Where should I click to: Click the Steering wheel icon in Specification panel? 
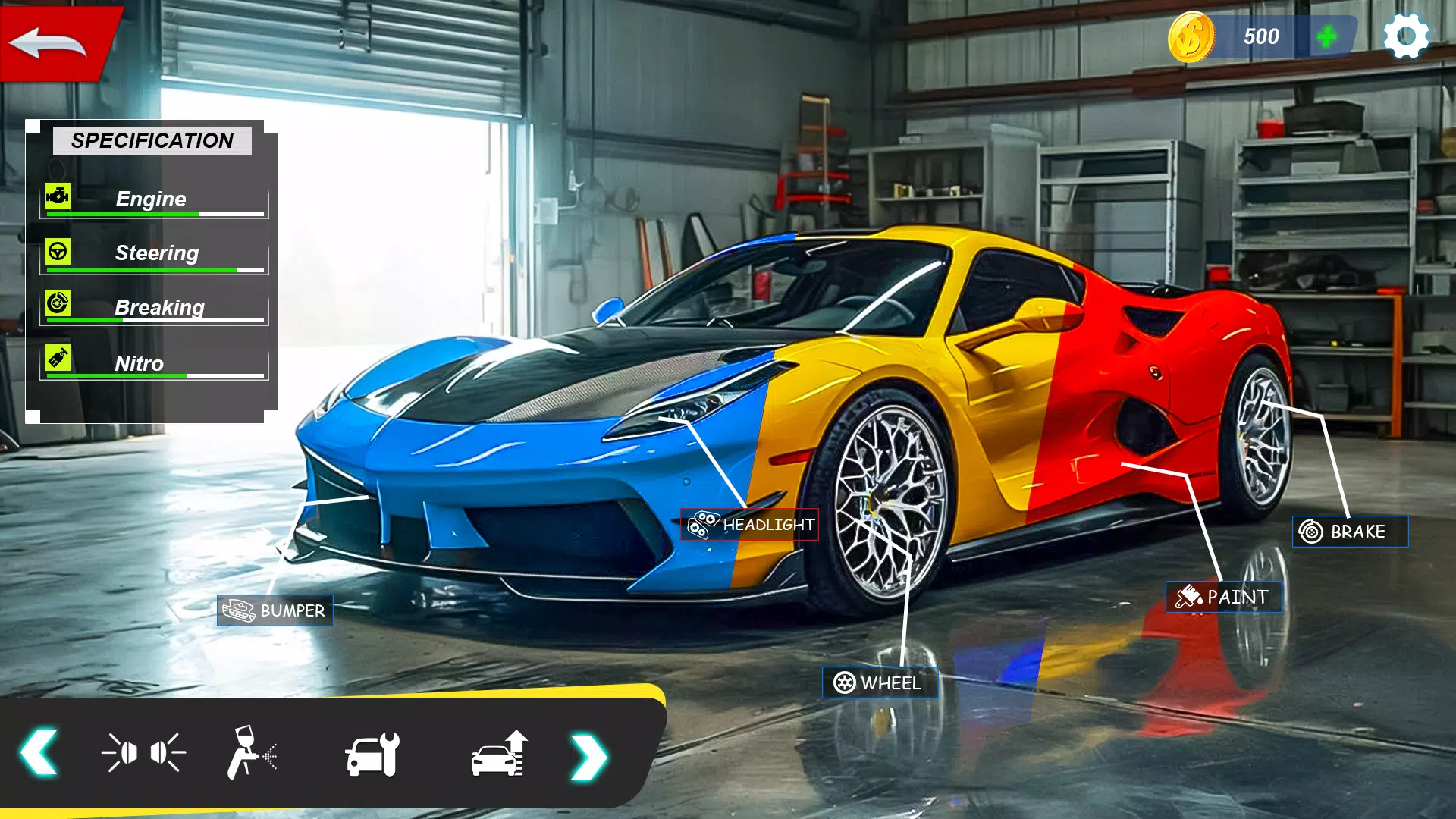(57, 250)
